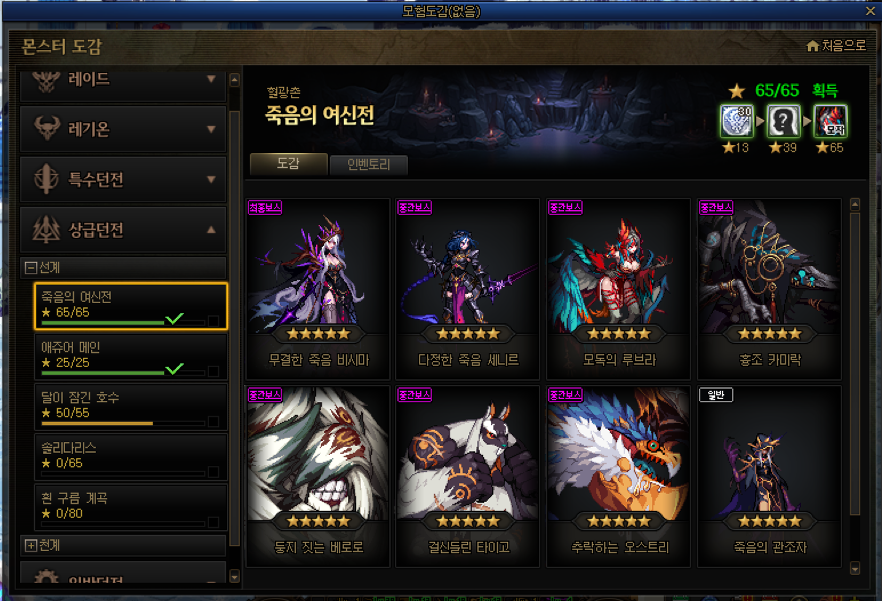
Task: Open the 모독의 루브라 monster card
Action: coord(618,284)
